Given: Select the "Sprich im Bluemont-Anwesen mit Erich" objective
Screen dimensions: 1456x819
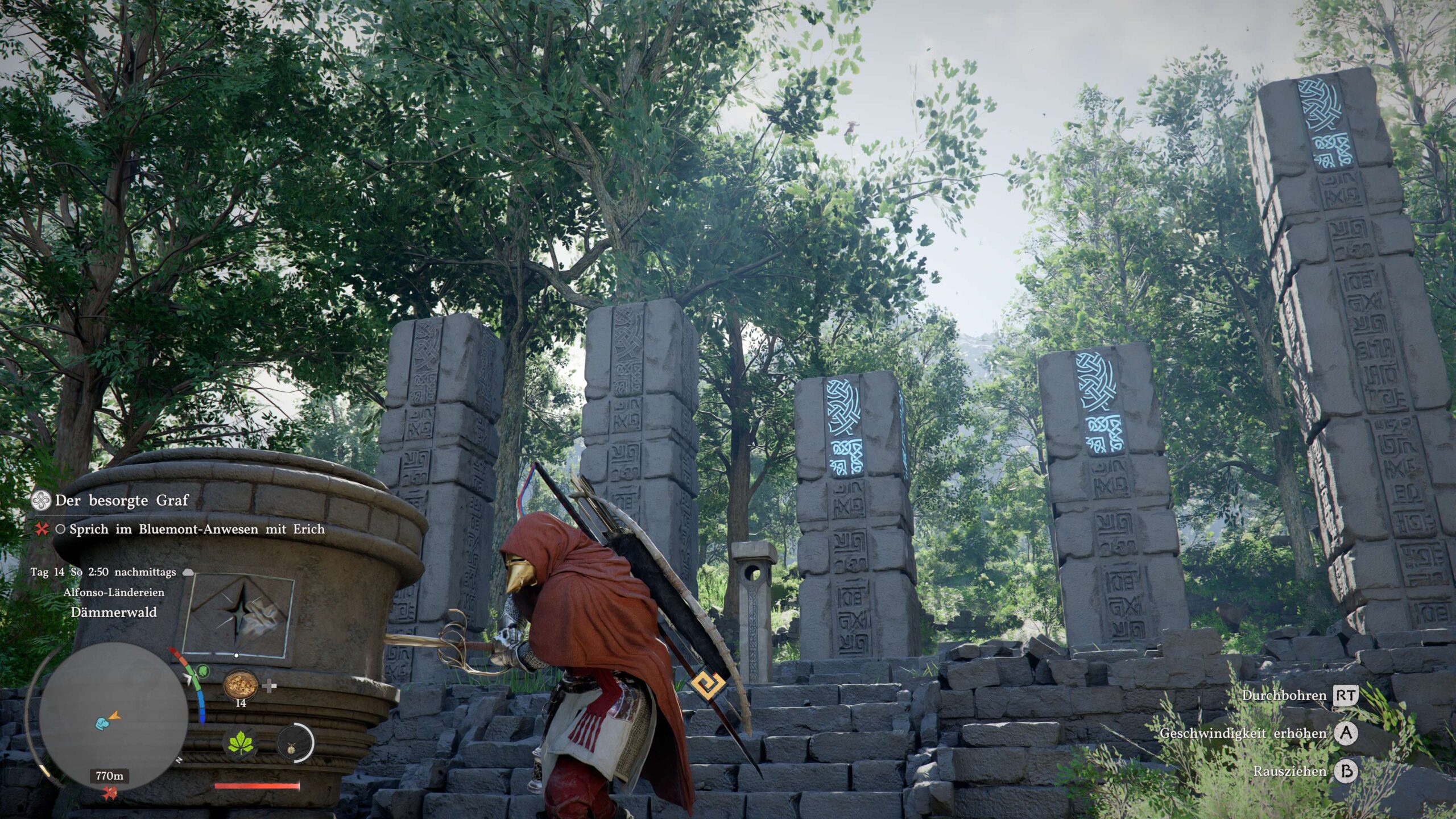Looking at the screenshot, I should click(x=196, y=530).
